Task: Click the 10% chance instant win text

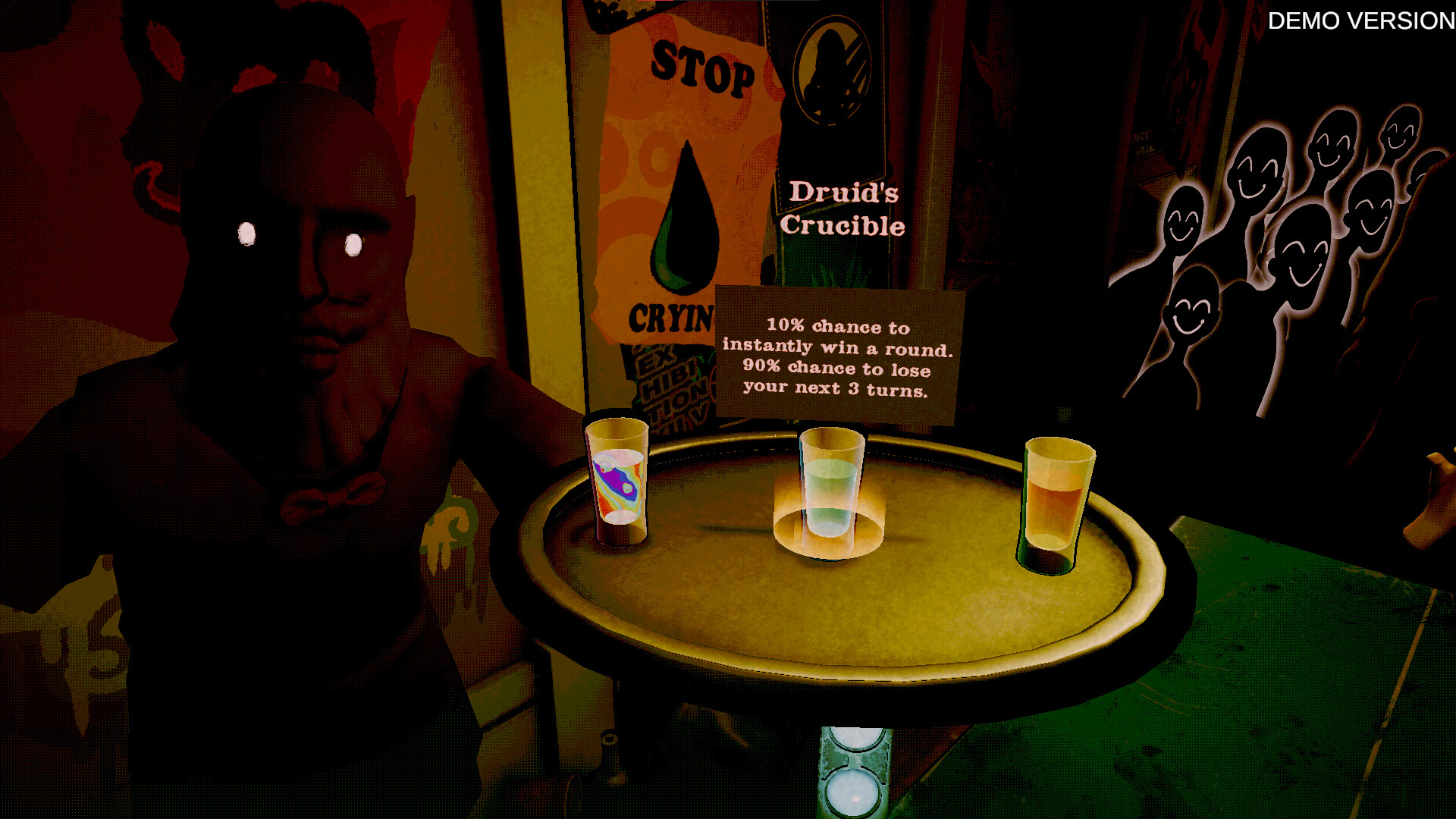Action: pos(838,337)
